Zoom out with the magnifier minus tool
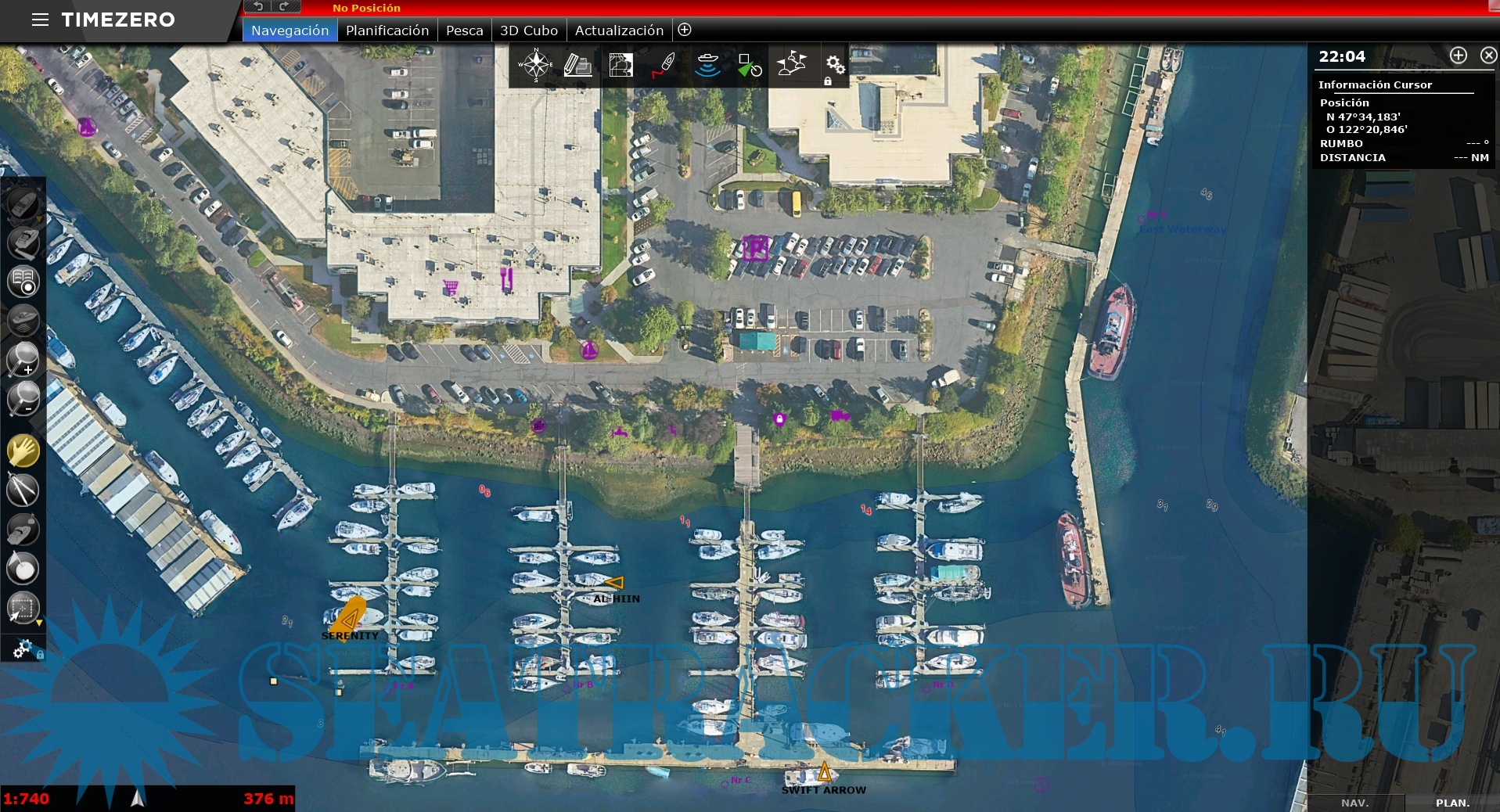This screenshot has width=1500, height=812. click(x=23, y=398)
